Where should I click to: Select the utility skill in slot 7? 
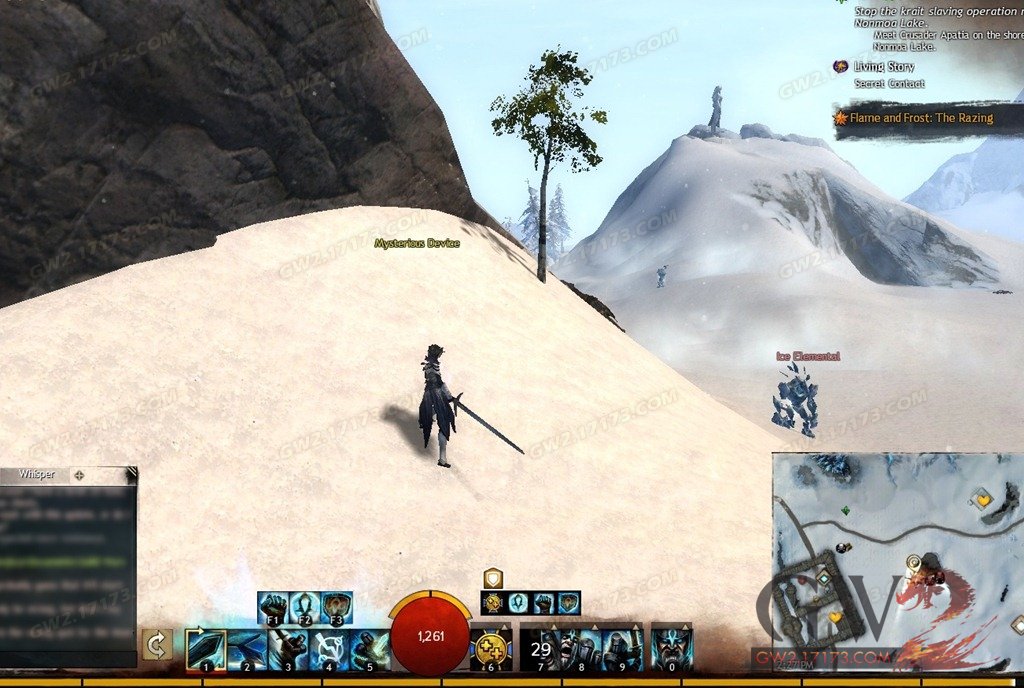540,649
